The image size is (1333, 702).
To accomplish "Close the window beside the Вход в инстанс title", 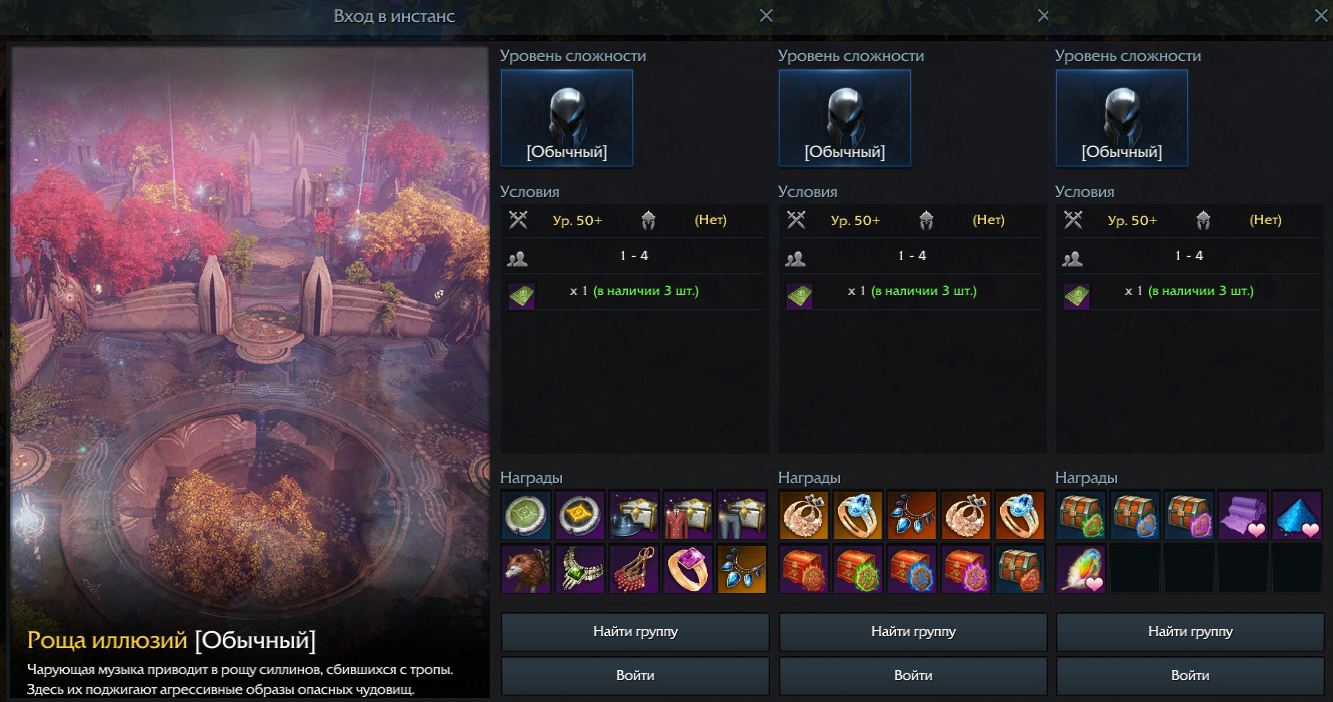I will tap(766, 16).
